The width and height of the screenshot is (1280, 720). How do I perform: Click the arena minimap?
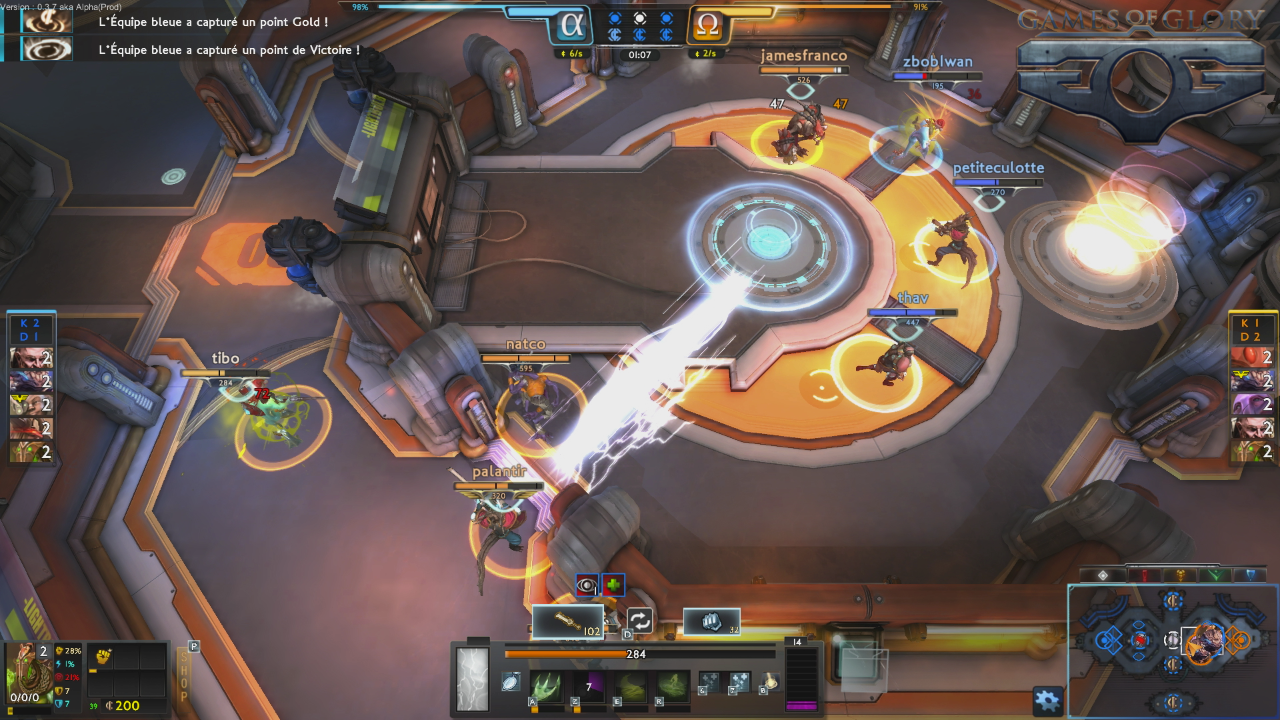click(x=1172, y=650)
